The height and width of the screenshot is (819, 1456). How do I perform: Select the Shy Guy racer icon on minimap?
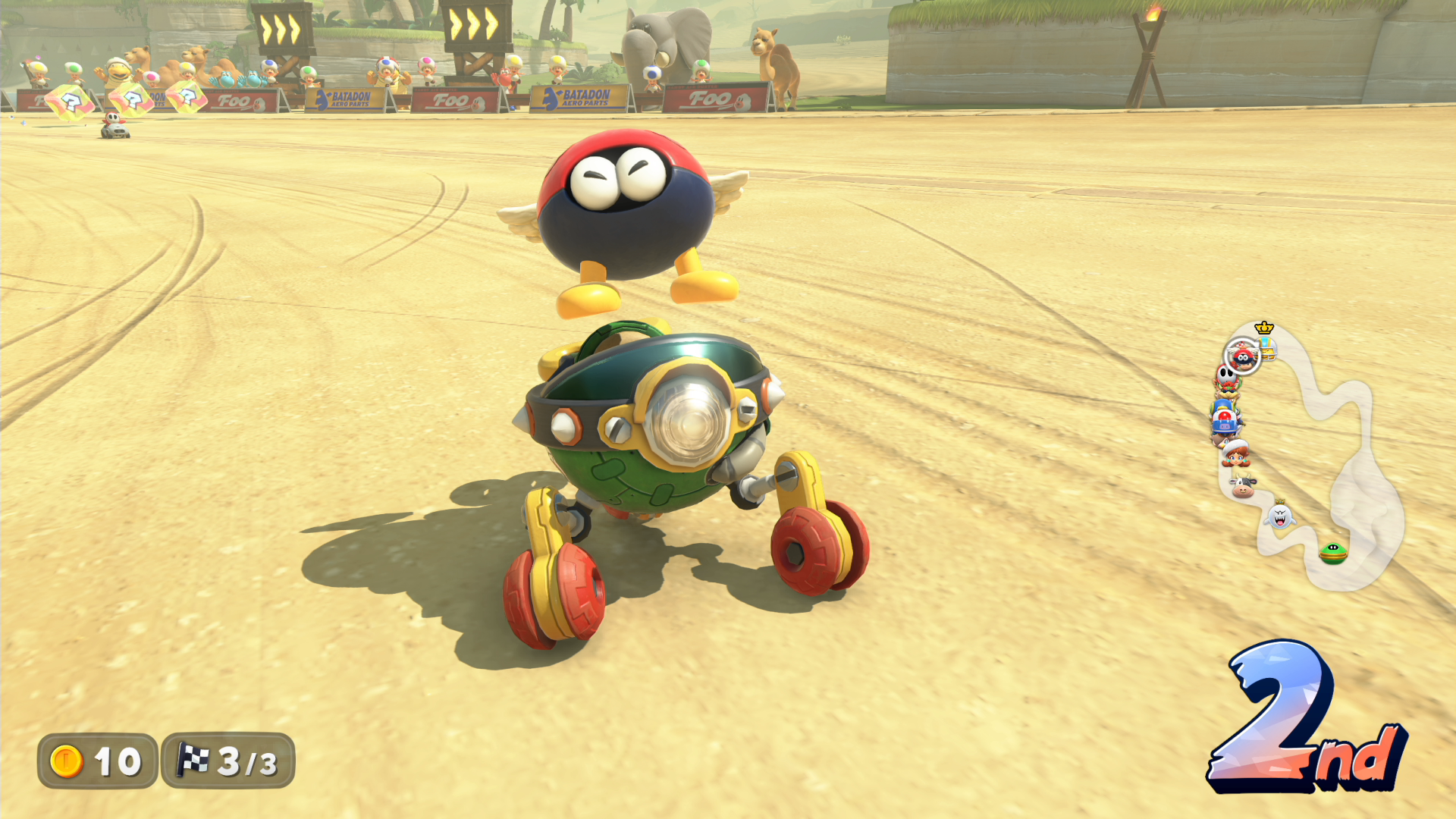point(1226,375)
